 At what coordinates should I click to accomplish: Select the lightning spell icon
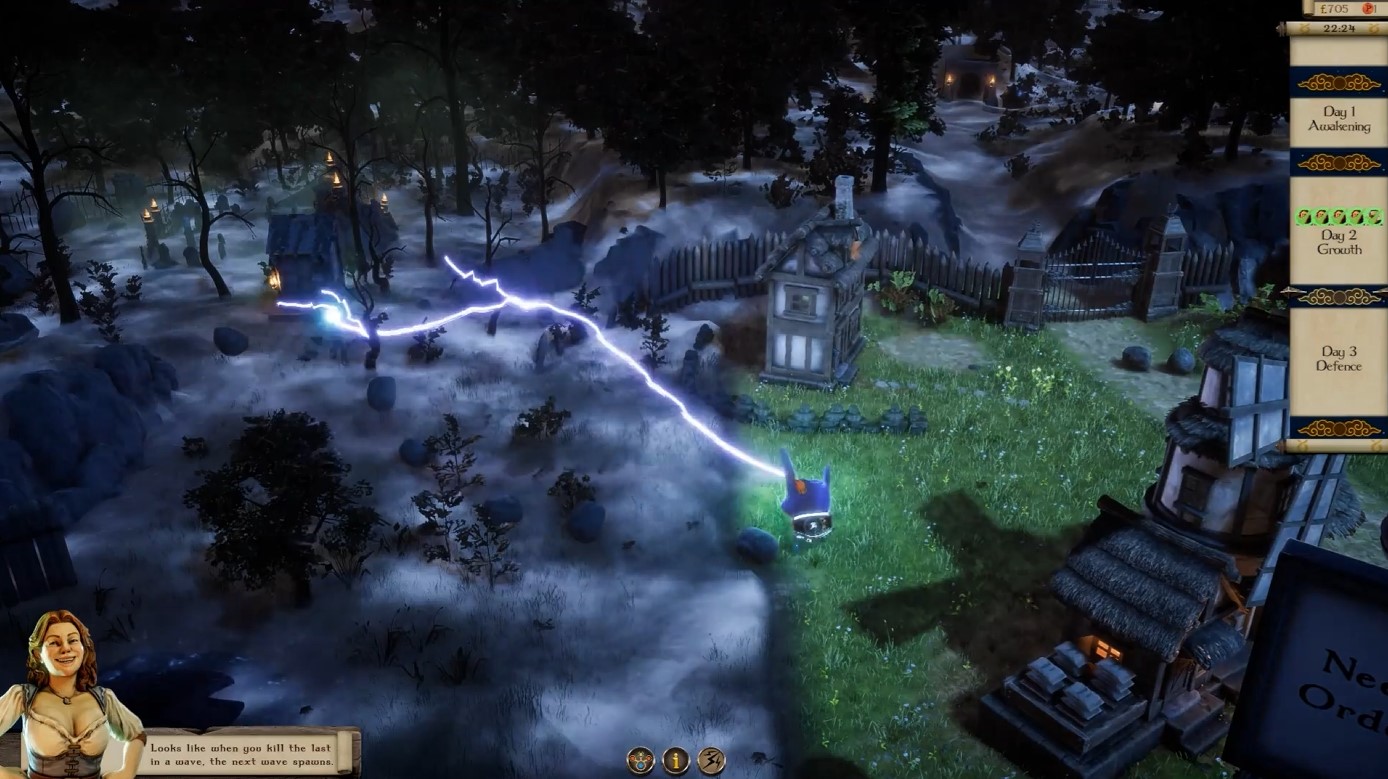point(712,758)
